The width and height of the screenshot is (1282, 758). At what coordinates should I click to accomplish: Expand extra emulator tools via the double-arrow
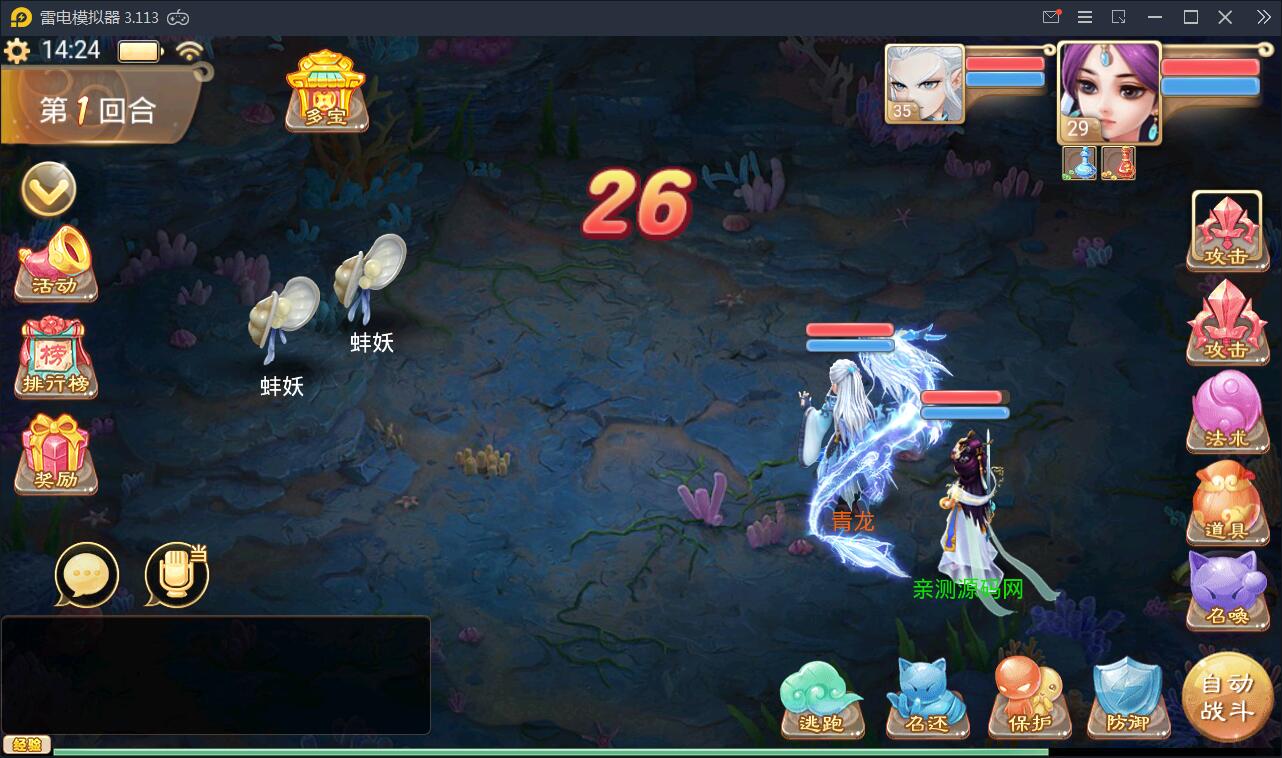pos(1263,17)
